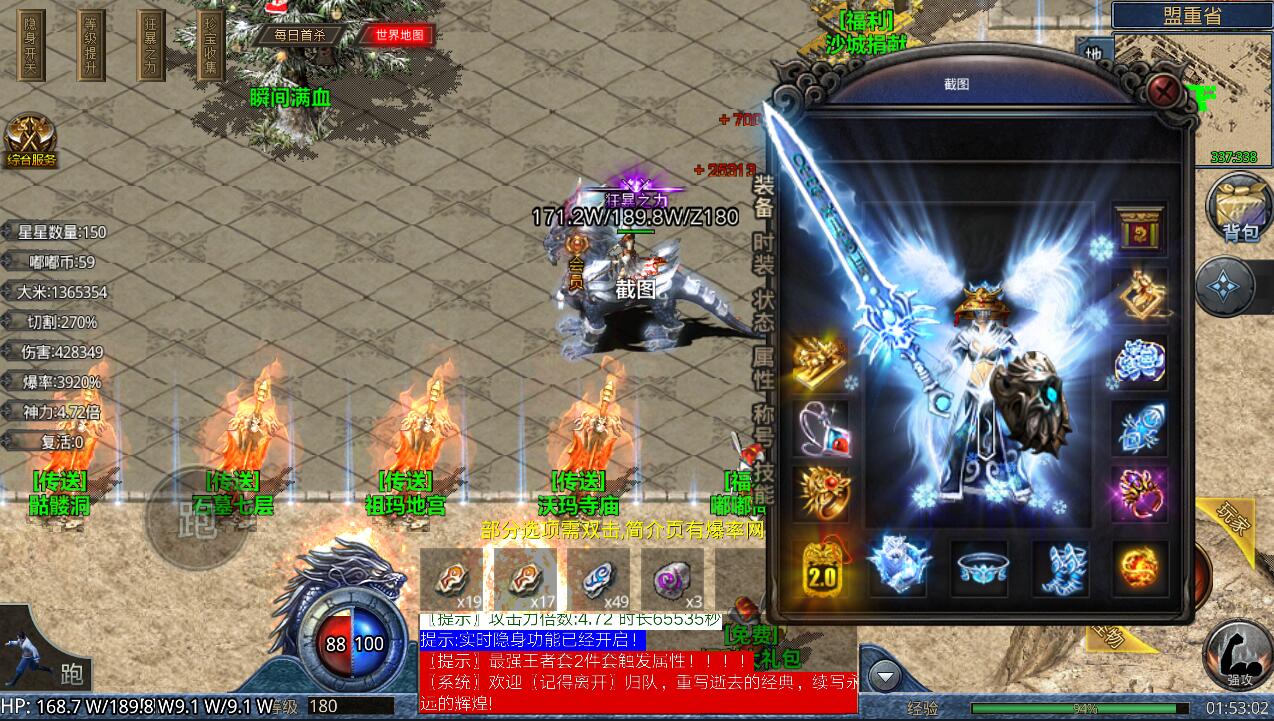Expand the chat log dropdown arrow
This screenshot has width=1274, height=721.
click(x=885, y=677)
